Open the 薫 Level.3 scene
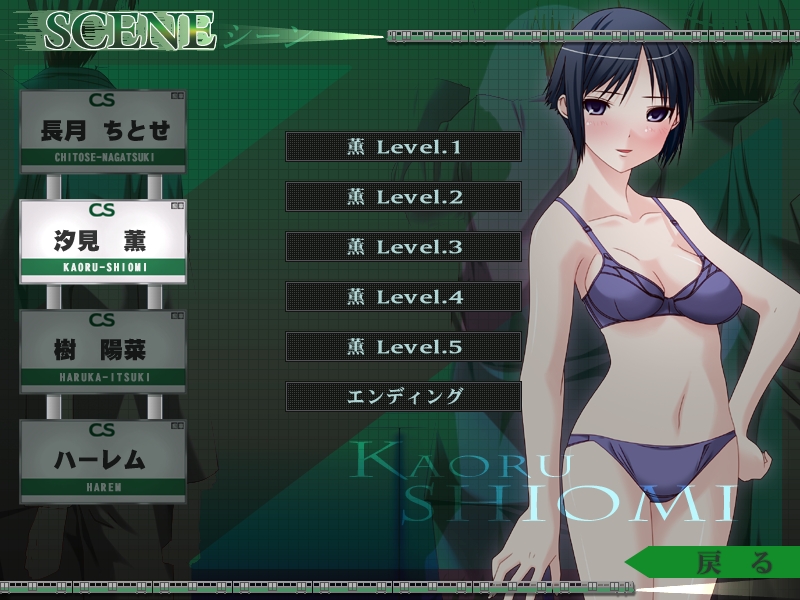Viewport: 800px width, 600px height. click(x=403, y=247)
